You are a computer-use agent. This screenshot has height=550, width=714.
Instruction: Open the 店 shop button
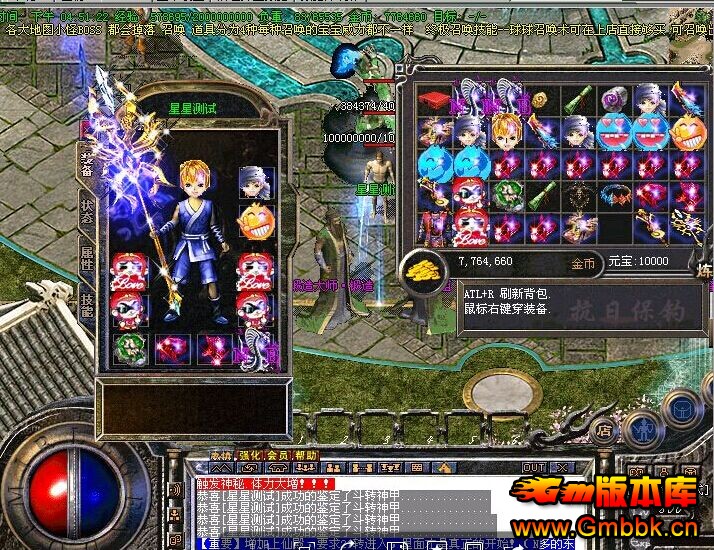point(604,430)
